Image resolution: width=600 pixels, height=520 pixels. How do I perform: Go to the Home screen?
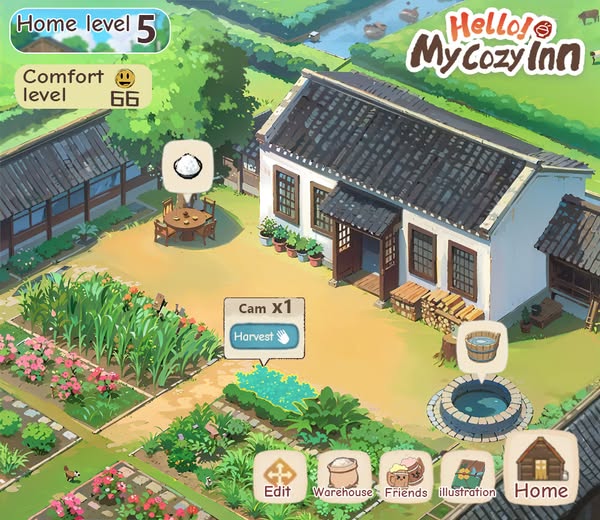(x=540, y=468)
